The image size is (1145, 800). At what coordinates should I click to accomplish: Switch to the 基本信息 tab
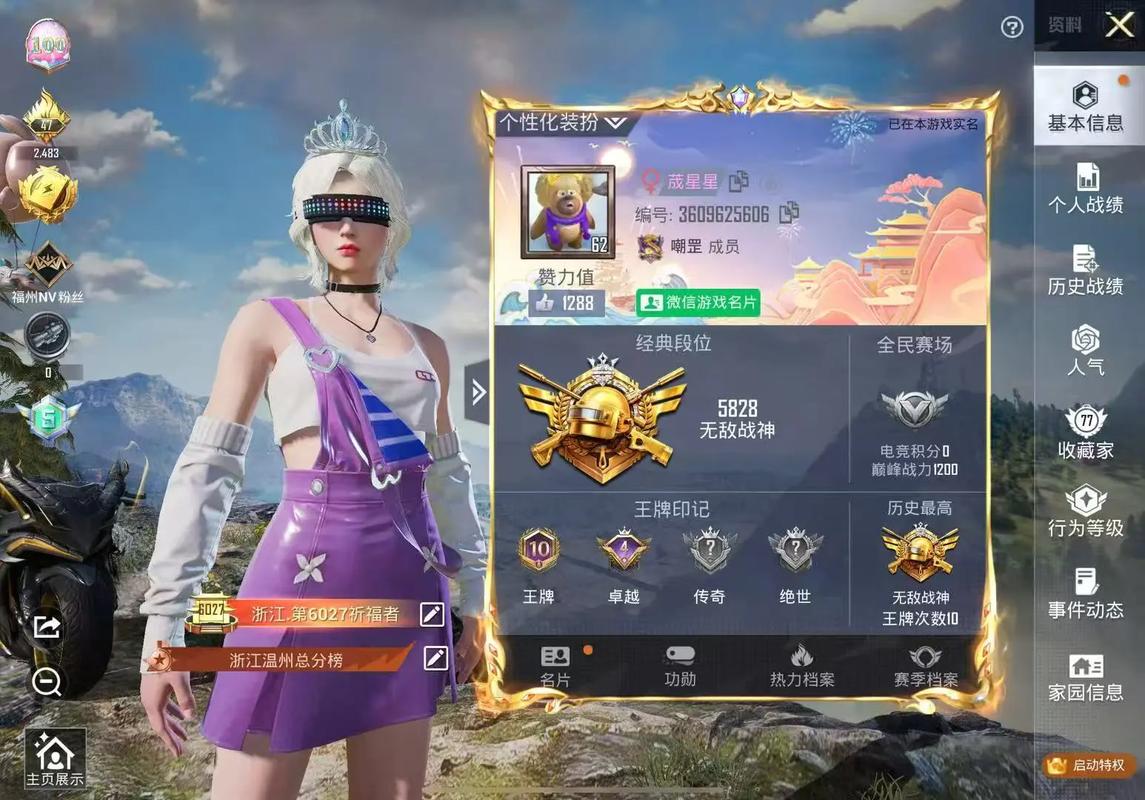[x=1085, y=107]
